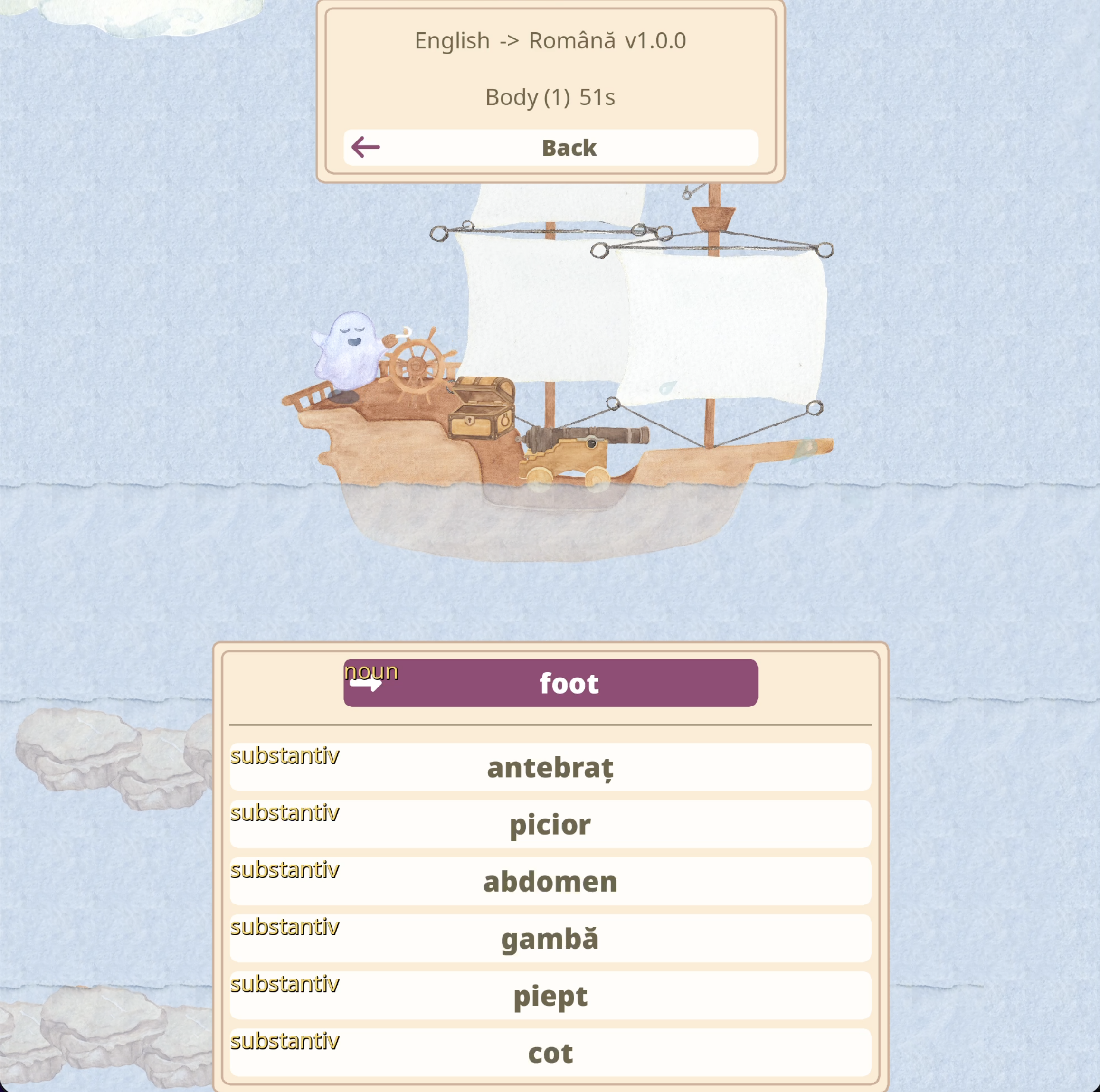Click the back arrow icon
This screenshot has width=1100, height=1092.
[x=365, y=147]
